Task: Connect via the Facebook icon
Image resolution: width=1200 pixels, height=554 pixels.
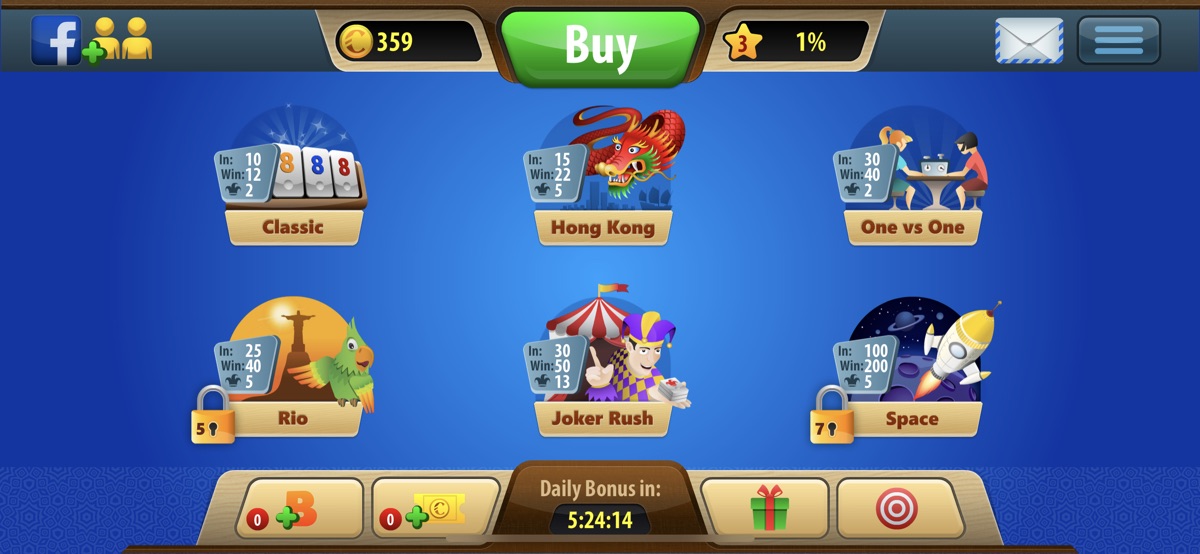Action: (56, 40)
